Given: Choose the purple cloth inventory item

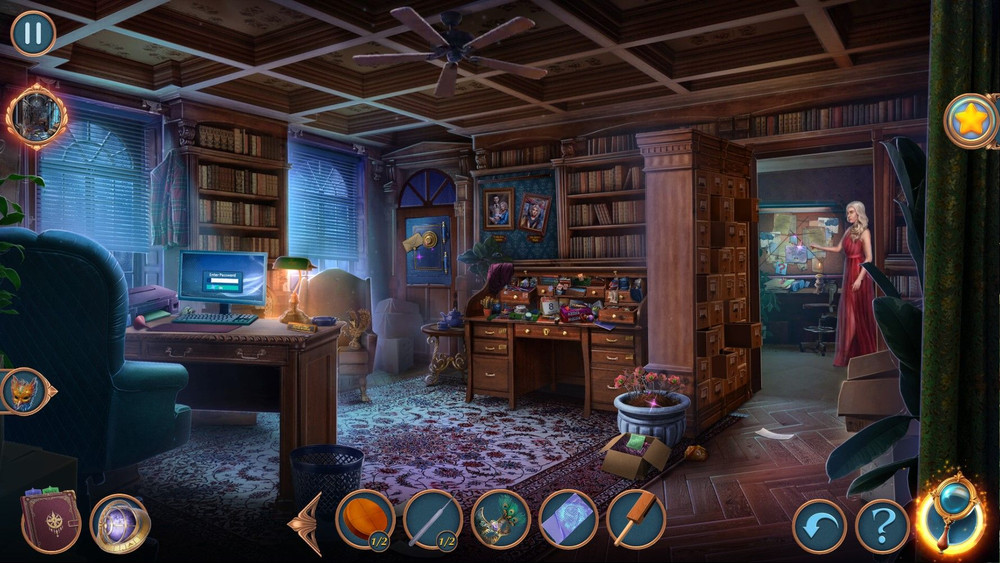Looking at the screenshot, I should click(x=568, y=519).
